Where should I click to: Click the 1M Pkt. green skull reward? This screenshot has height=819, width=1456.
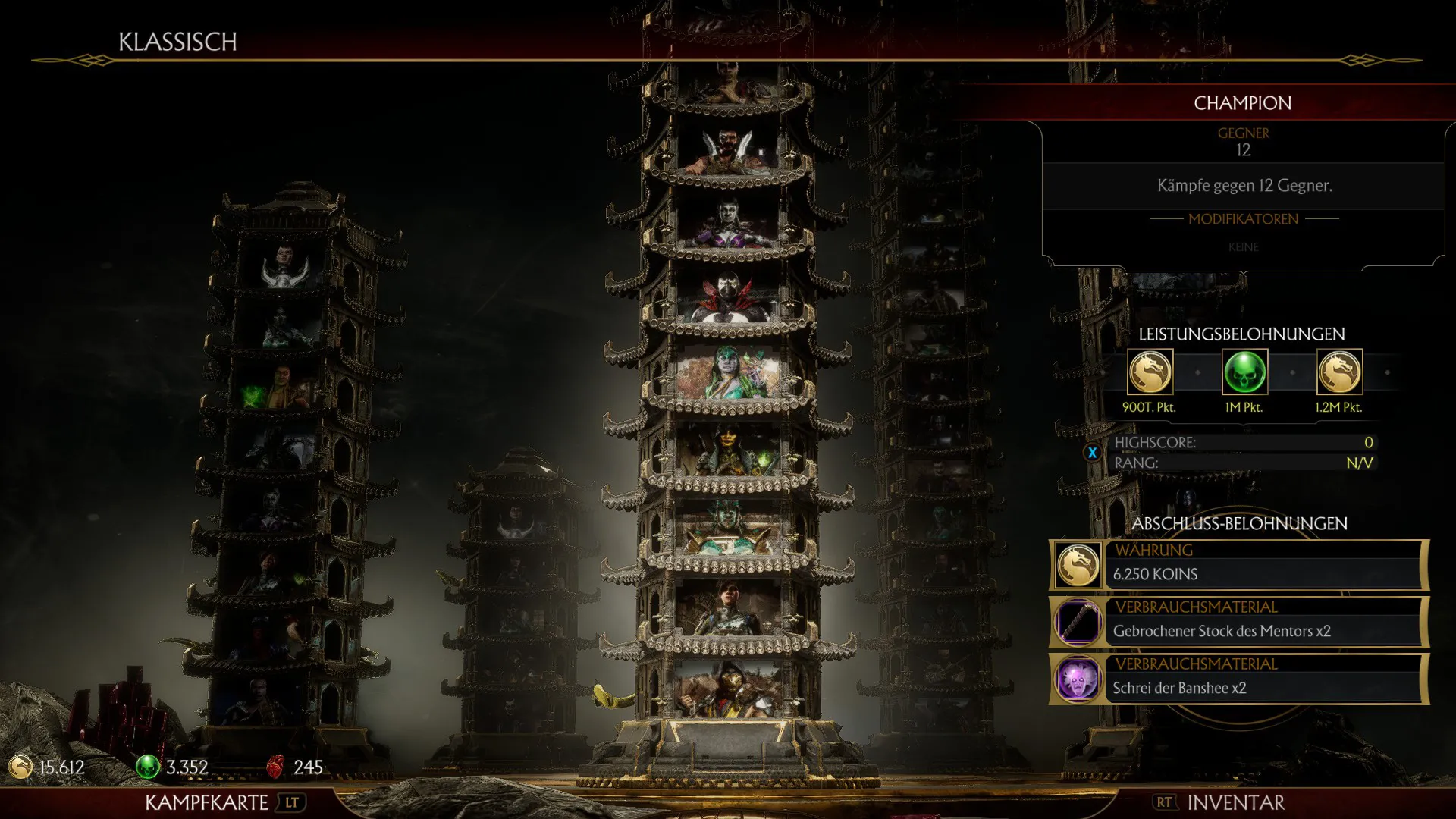coord(1244,372)
